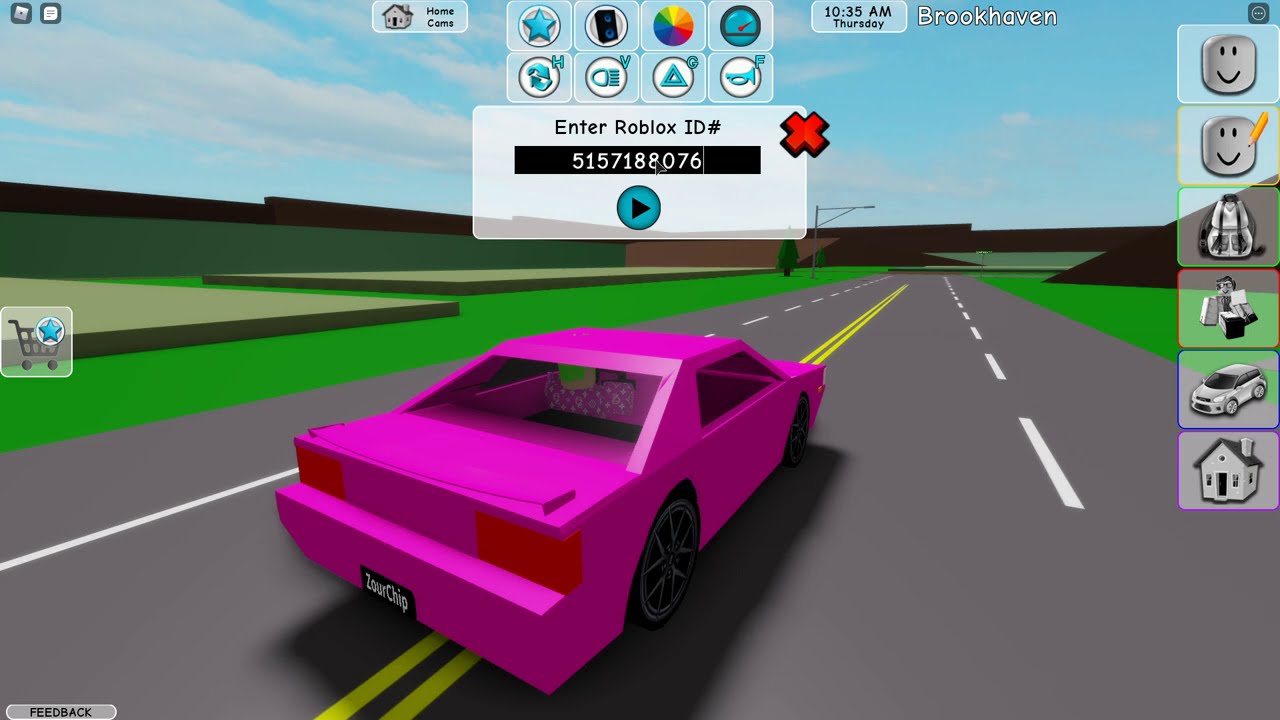Click the blue star premium icon
The height and width of the screenshot is (720, 1280).
pyautogui.click(x=539, y=26)
